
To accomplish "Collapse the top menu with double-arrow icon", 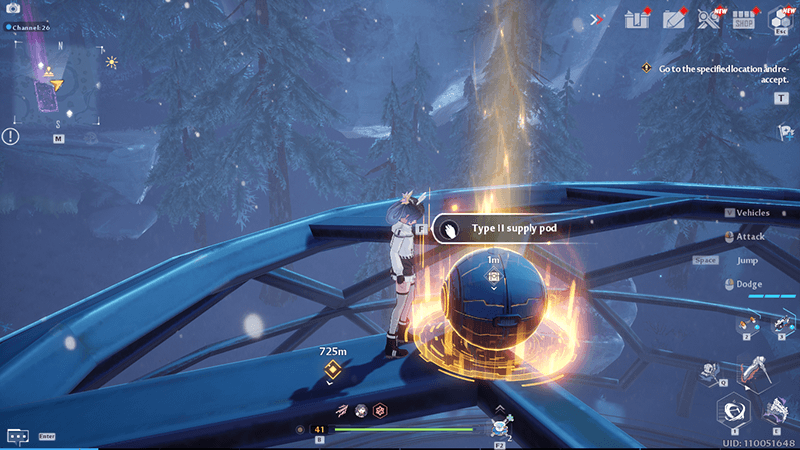I will (598, 19).
